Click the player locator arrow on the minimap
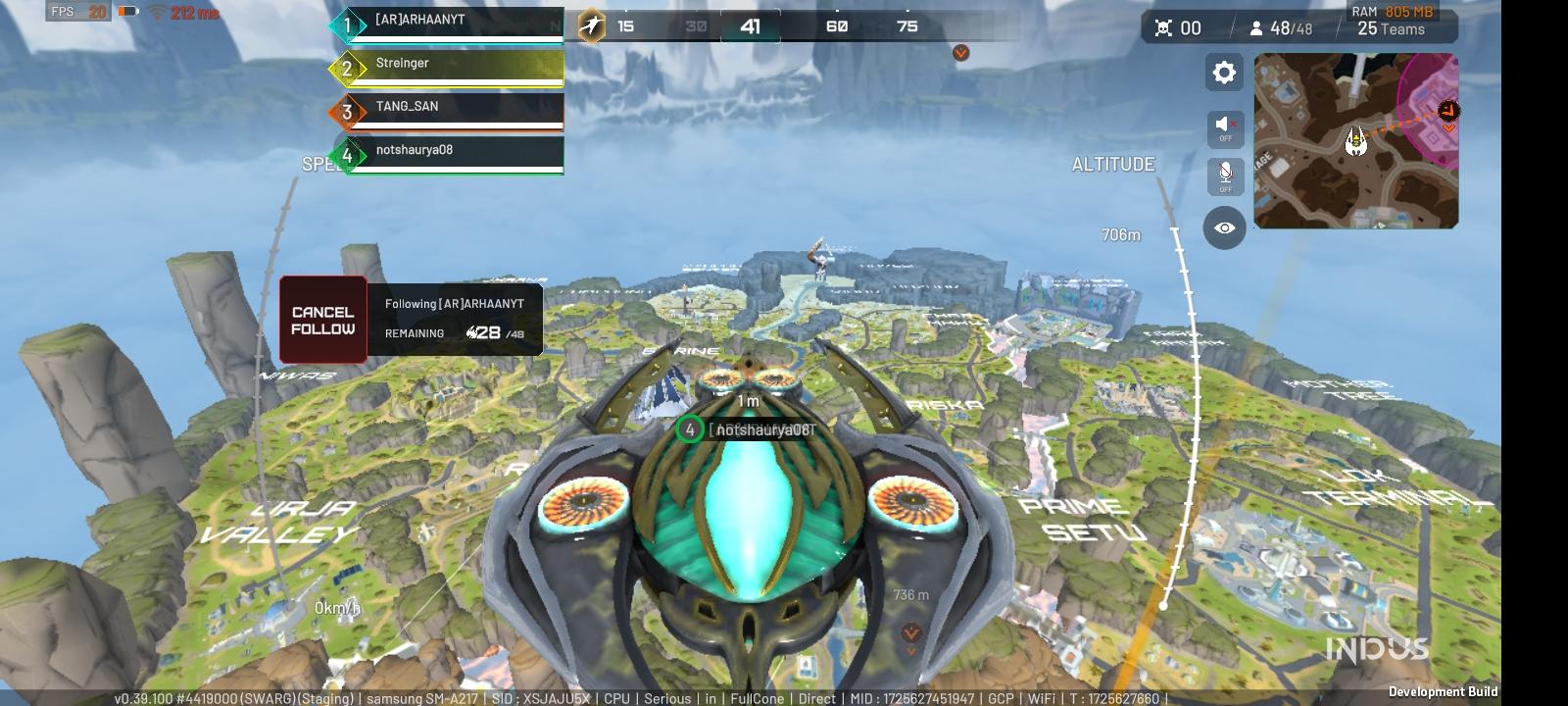Screen dimensions: 1568x706 point(1356,139)
